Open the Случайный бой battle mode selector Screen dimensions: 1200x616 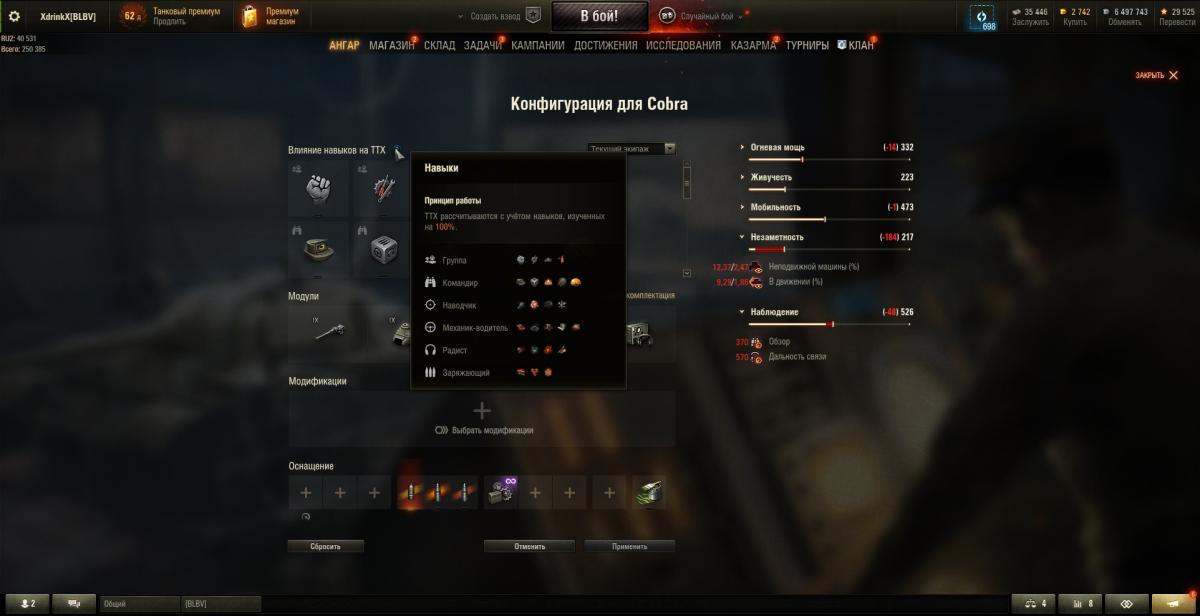point(698,16)
